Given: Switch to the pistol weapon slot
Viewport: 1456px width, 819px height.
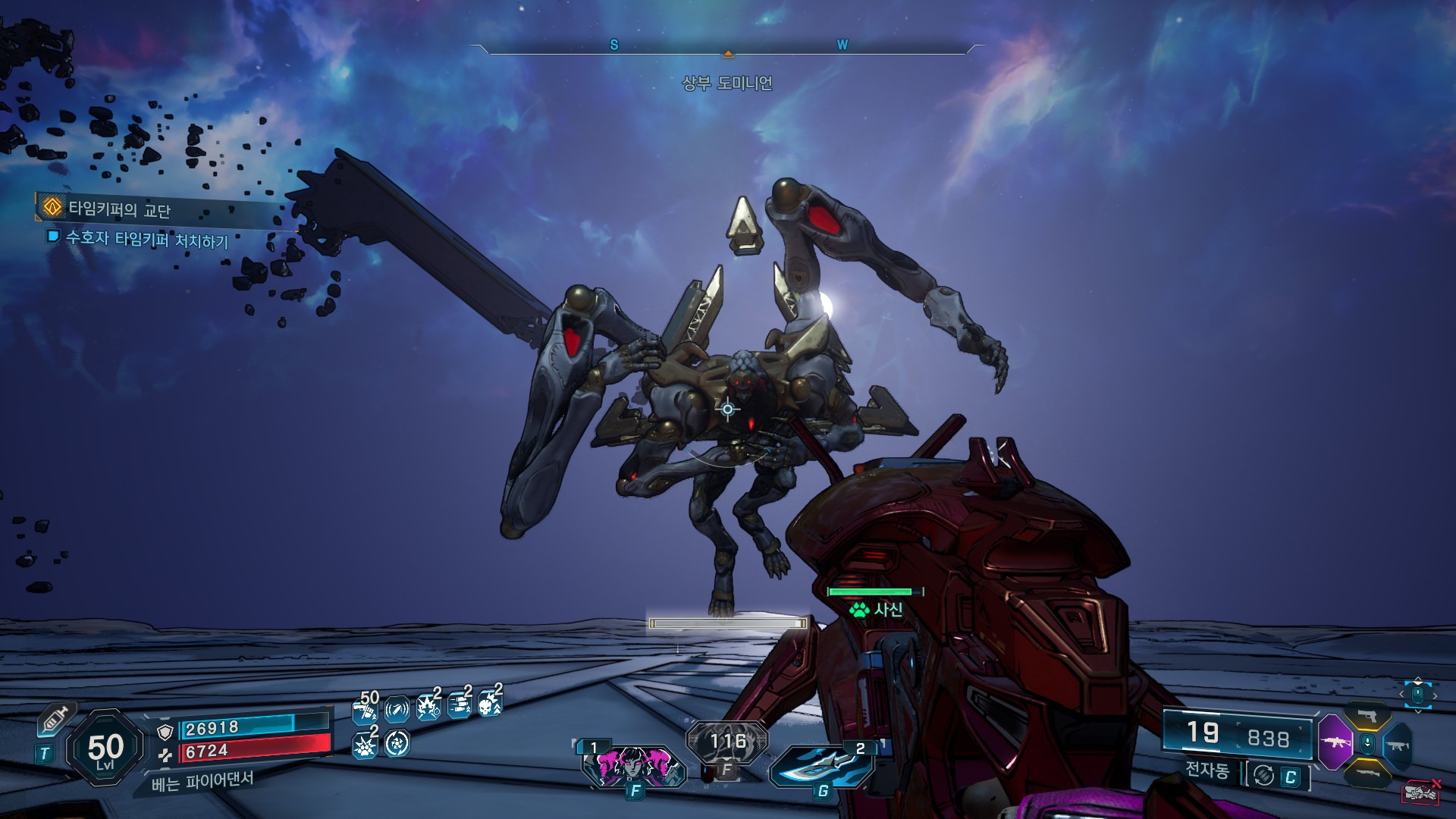Looking at the screenshot, I should pyautogui.click(x=1367, y=716).
